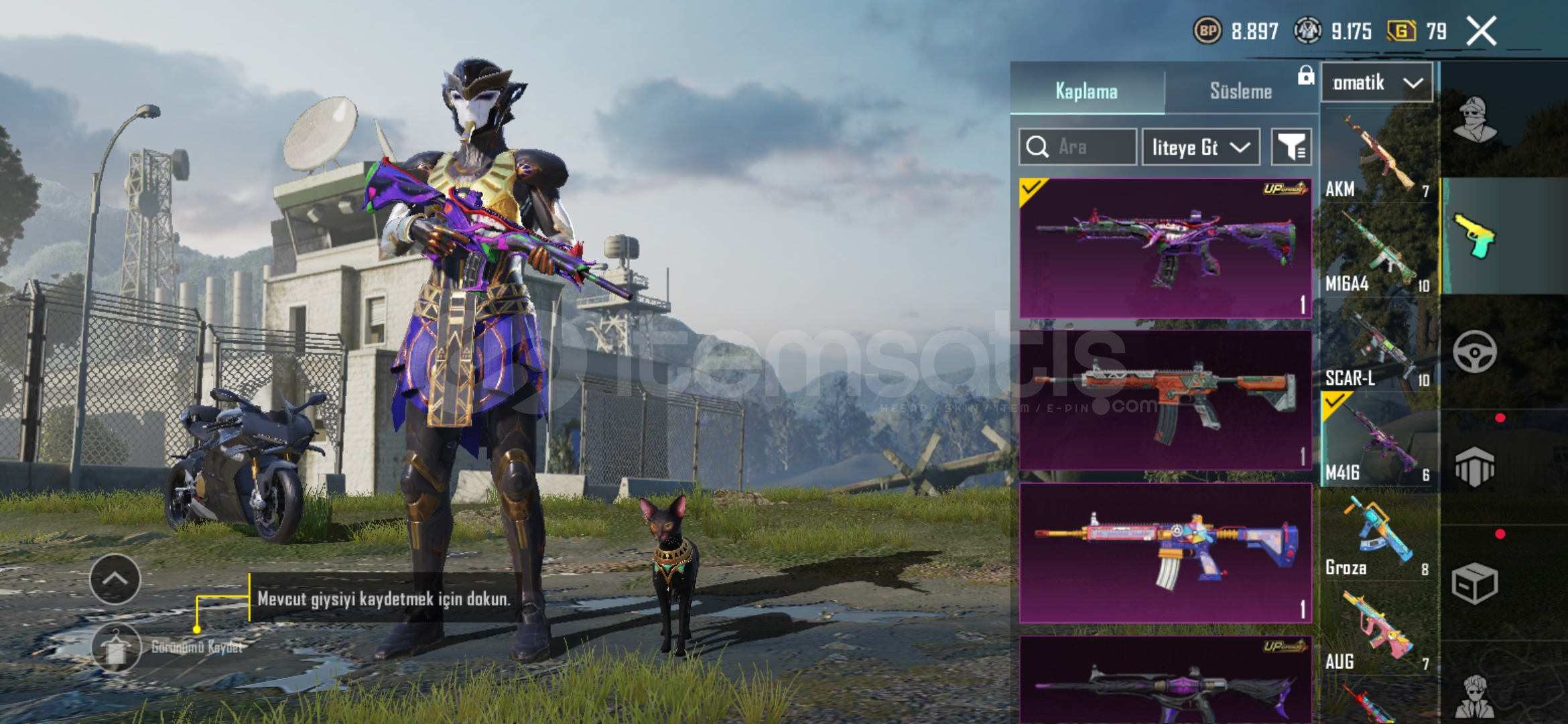The image size is (1568, 724).
Task: Select the purple green M416 skin
Action: [1165, 249]
